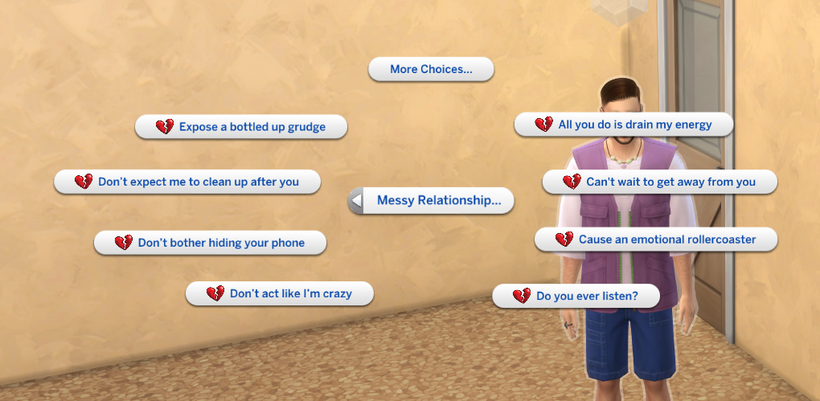Go back via the Messy Relationship button

[431, 201]
